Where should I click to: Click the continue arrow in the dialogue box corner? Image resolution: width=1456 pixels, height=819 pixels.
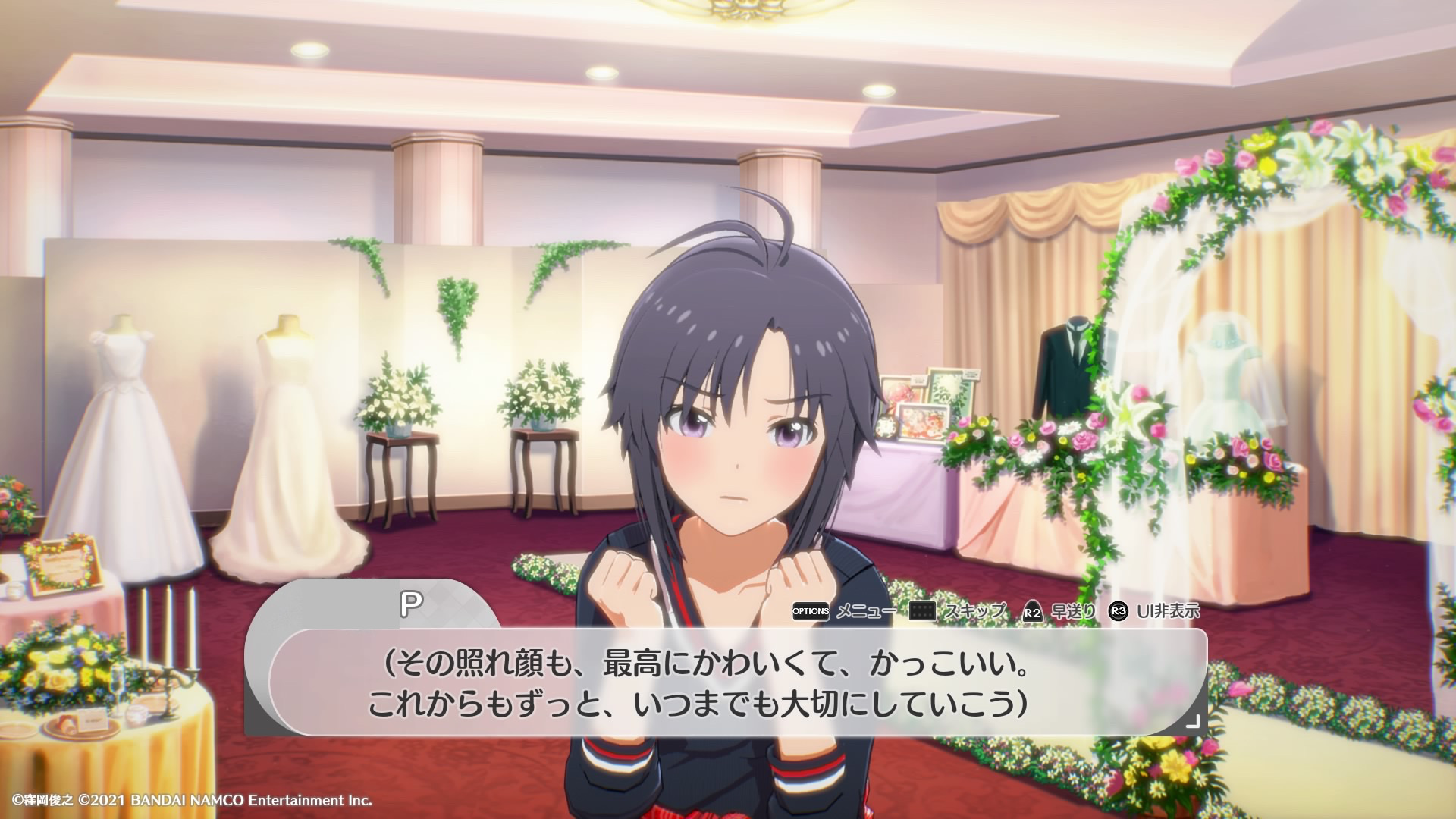pos(1192,720)
